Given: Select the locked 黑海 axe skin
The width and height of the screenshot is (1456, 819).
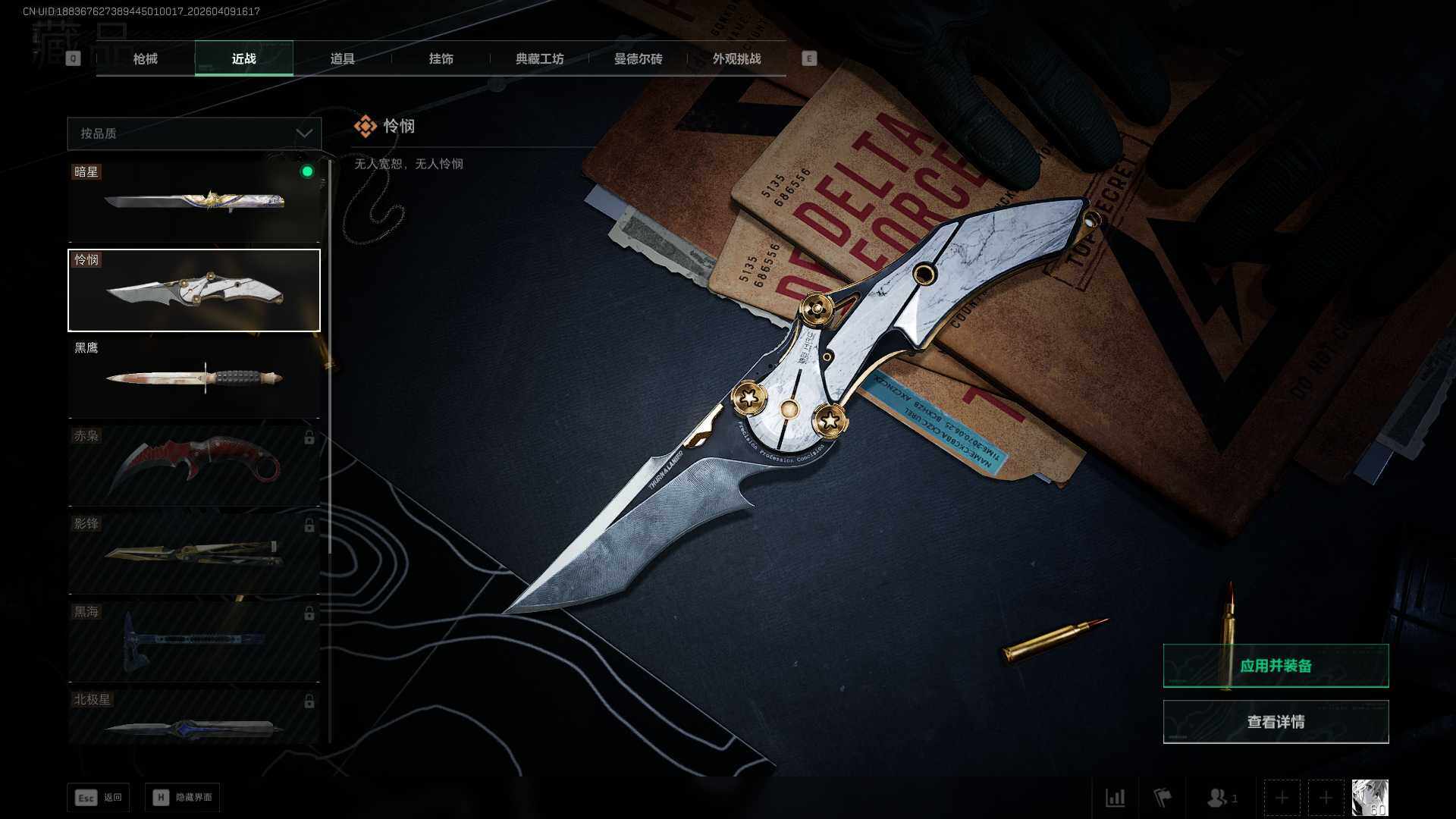Looking at the screenshot, I should point(194,642).
